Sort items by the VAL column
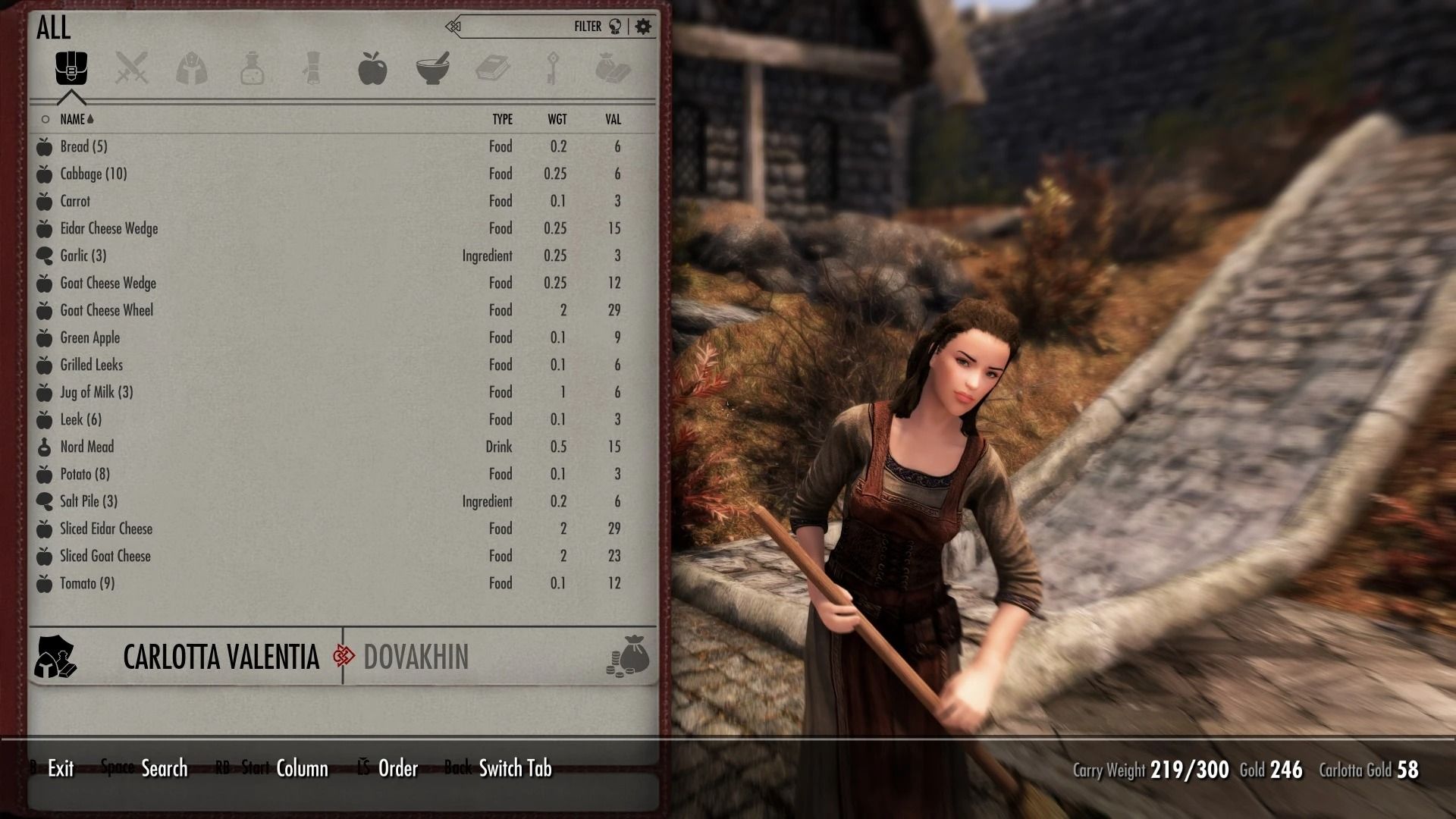The height and width of the screenshot is (819, 1456). 611,119
